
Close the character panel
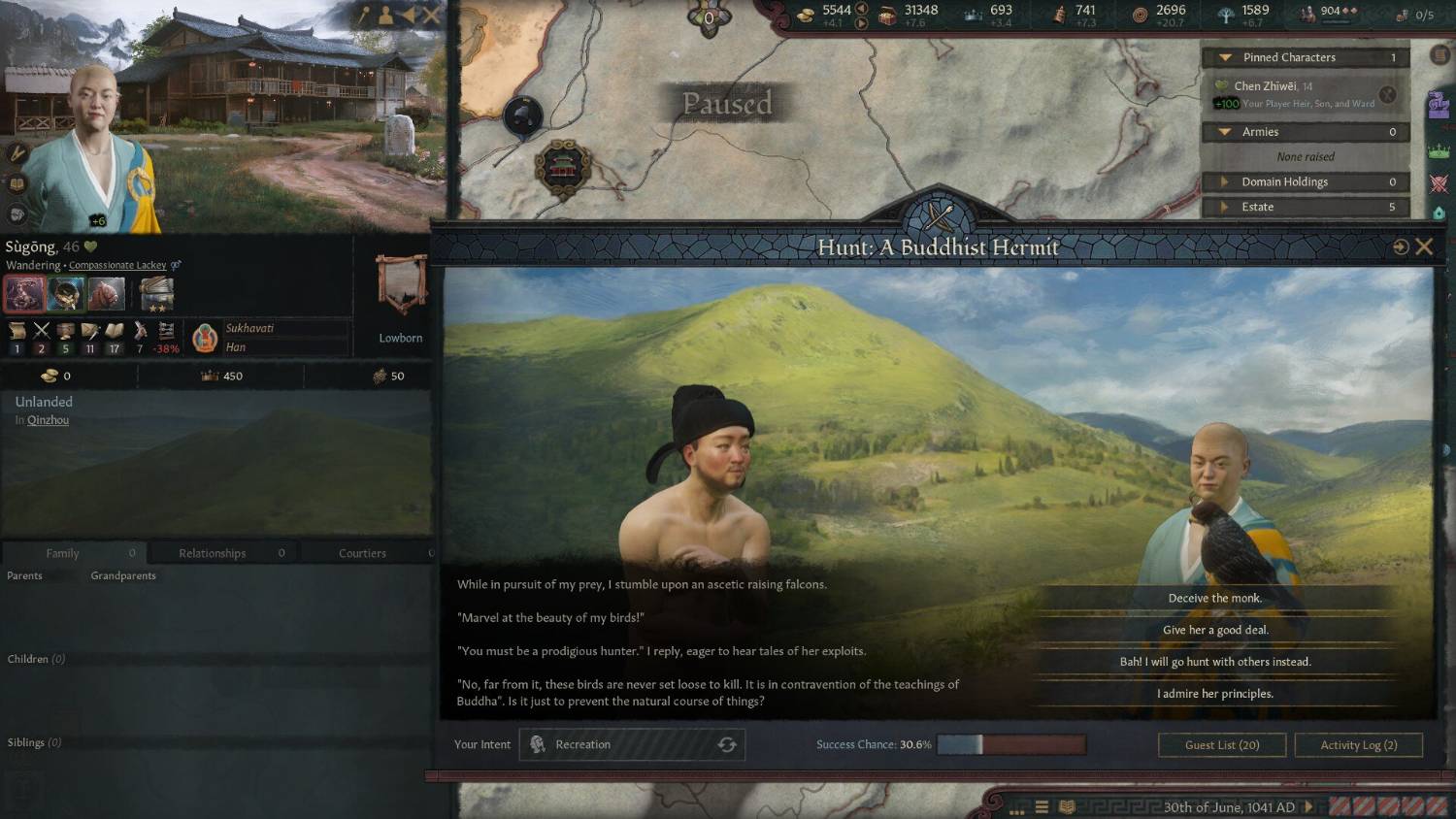coord(432,16)
